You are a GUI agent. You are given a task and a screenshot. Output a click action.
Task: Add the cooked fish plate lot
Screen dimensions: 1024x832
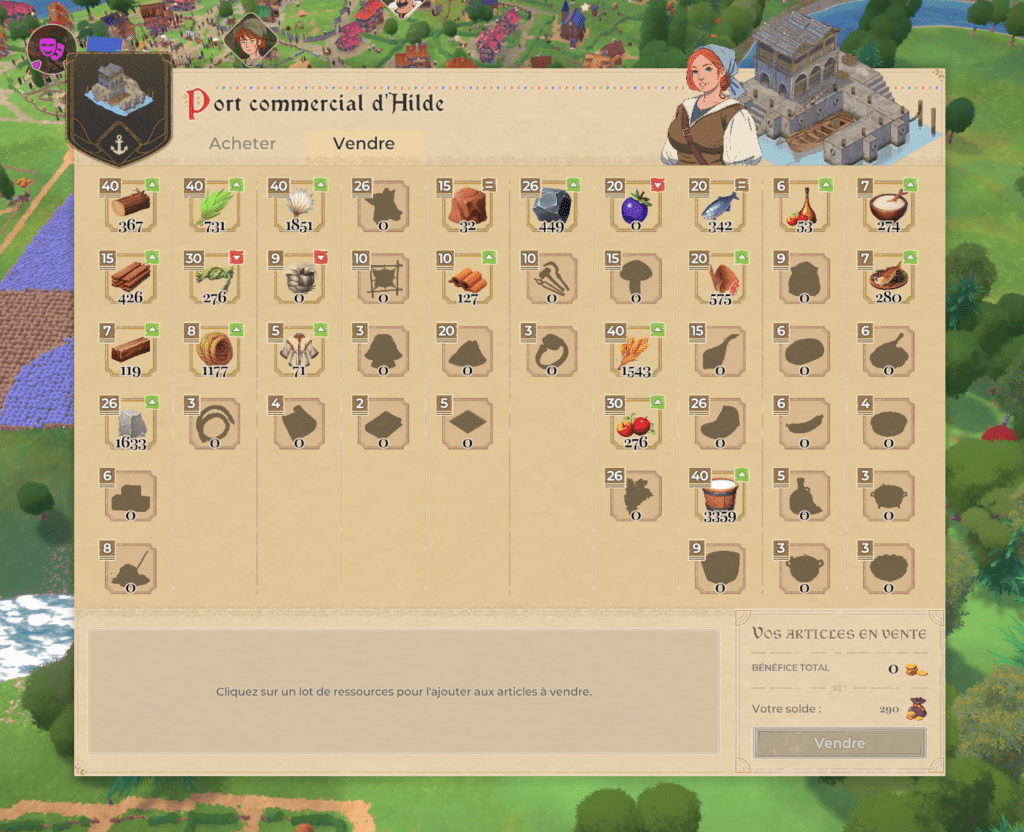point(887,279)
